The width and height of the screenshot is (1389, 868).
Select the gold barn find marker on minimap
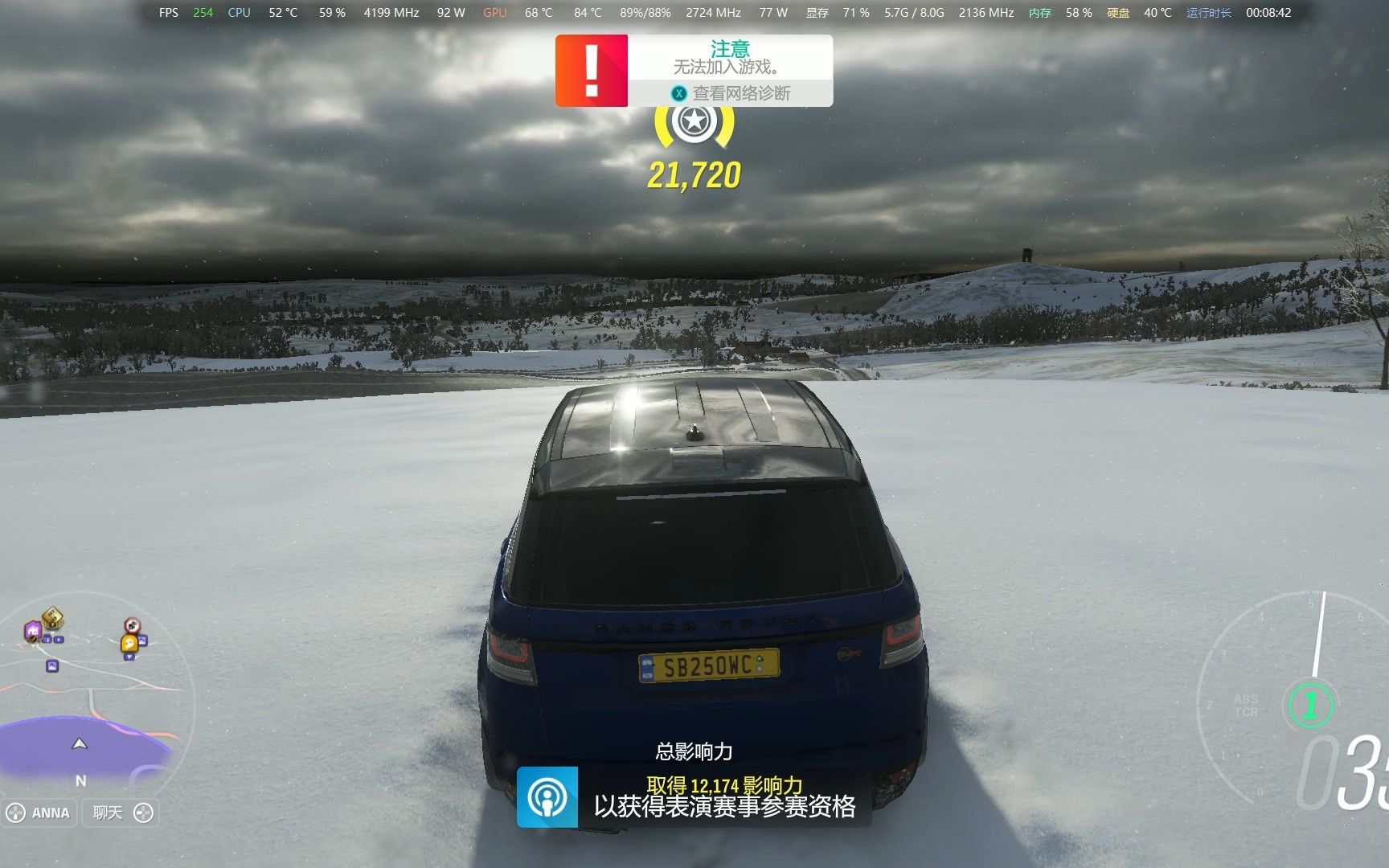51,617
